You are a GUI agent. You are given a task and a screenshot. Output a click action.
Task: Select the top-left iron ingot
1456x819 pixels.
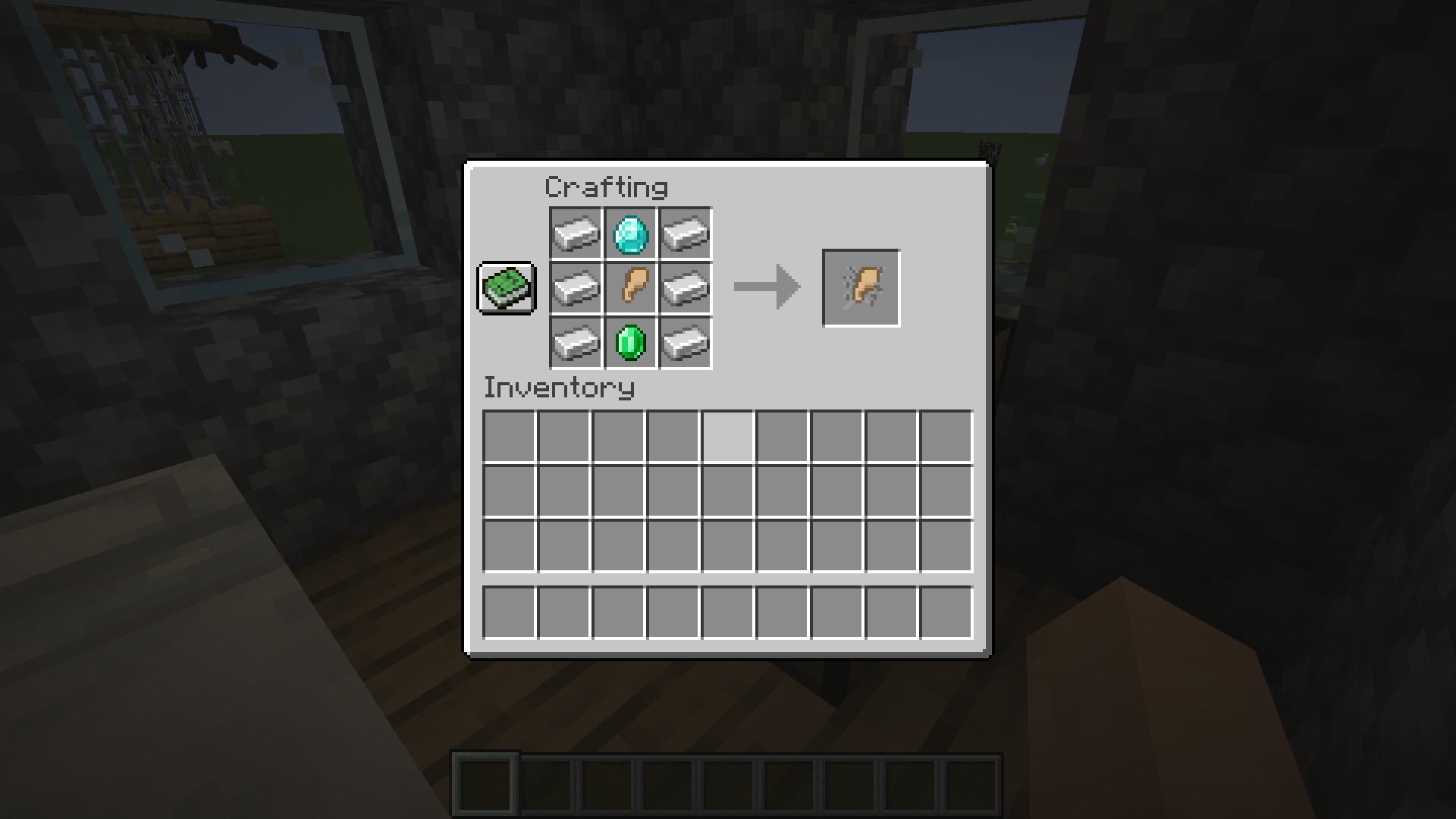tap(576, 234)
